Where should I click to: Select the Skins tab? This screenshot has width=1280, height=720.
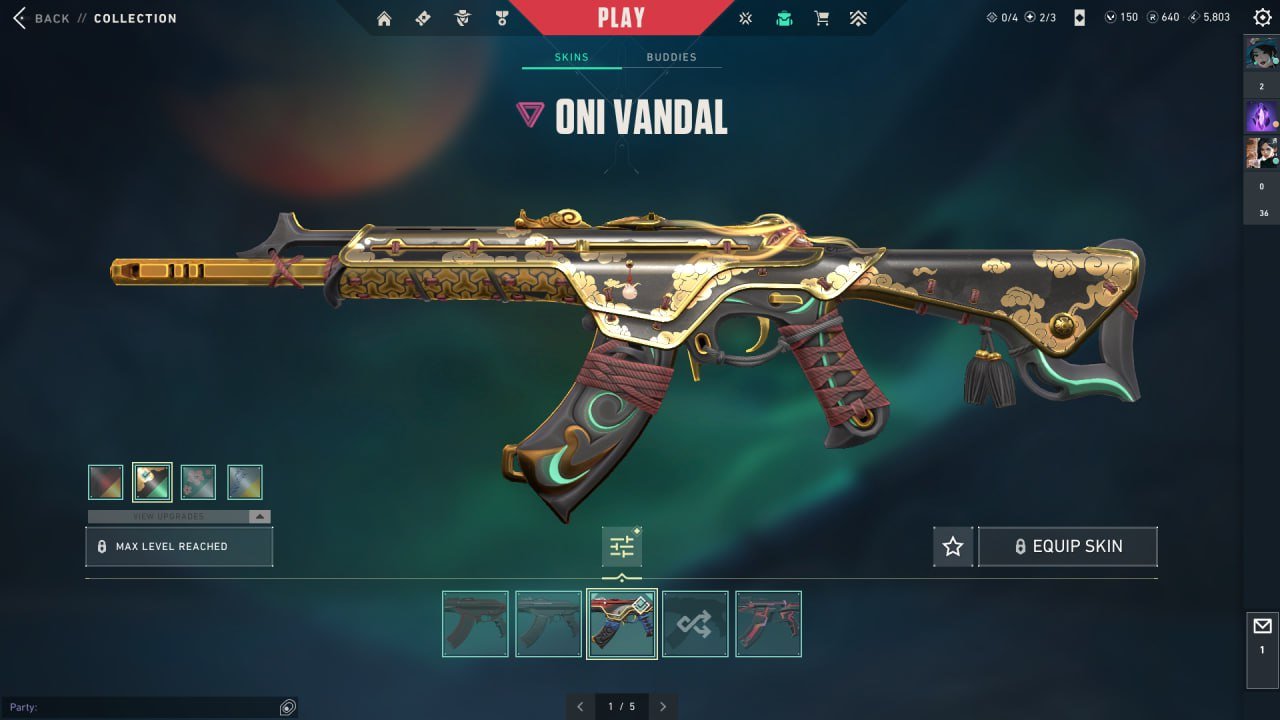[570, 57]
